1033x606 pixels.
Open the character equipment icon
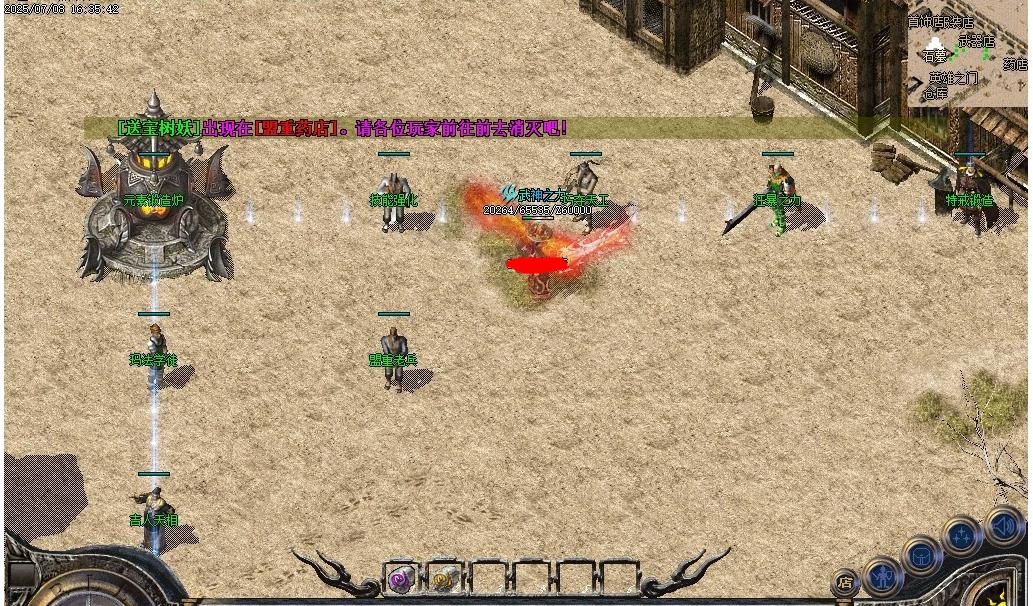(x=884, y=575)
